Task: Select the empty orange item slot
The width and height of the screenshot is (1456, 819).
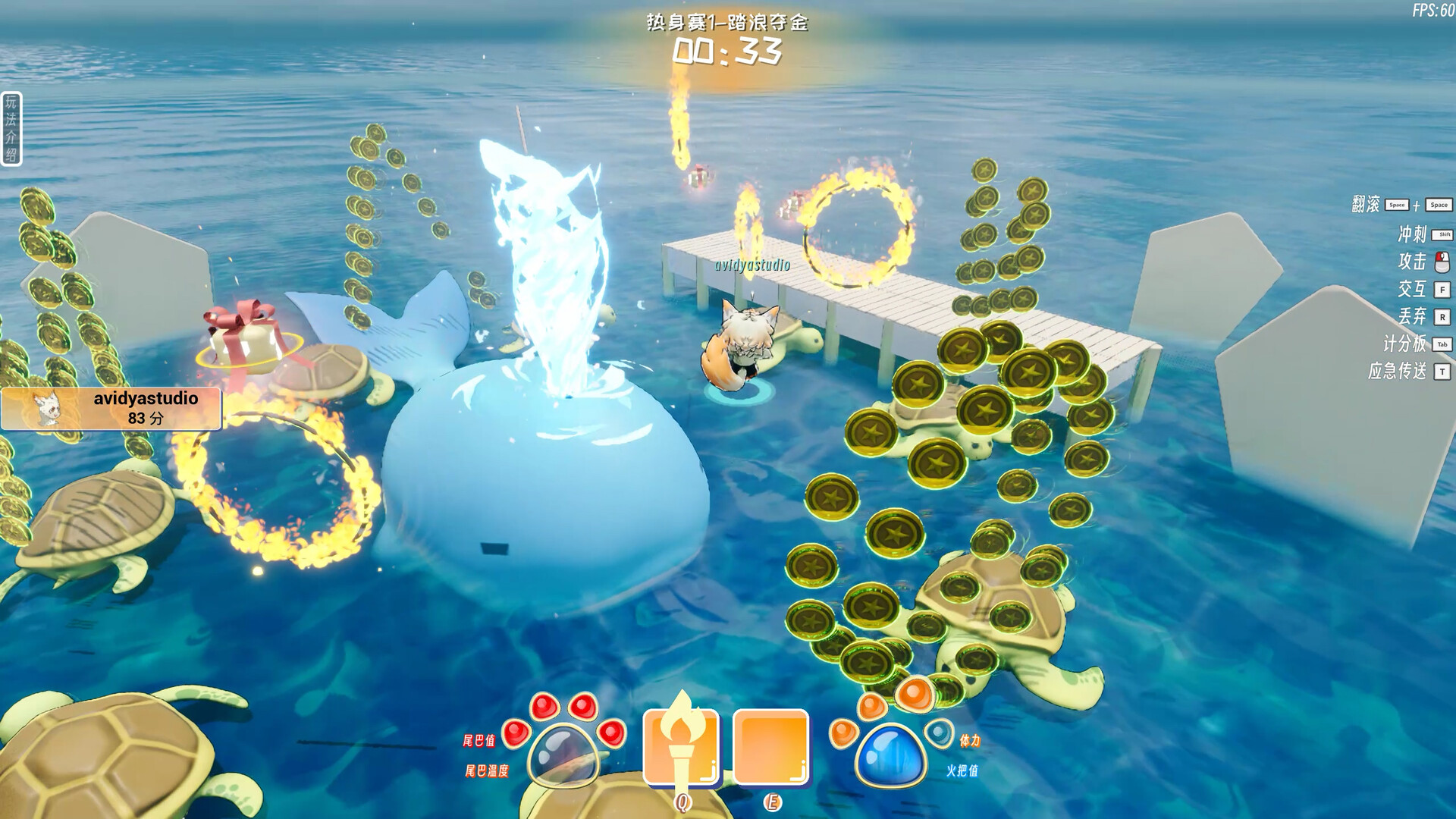Action: pos(770,747)
